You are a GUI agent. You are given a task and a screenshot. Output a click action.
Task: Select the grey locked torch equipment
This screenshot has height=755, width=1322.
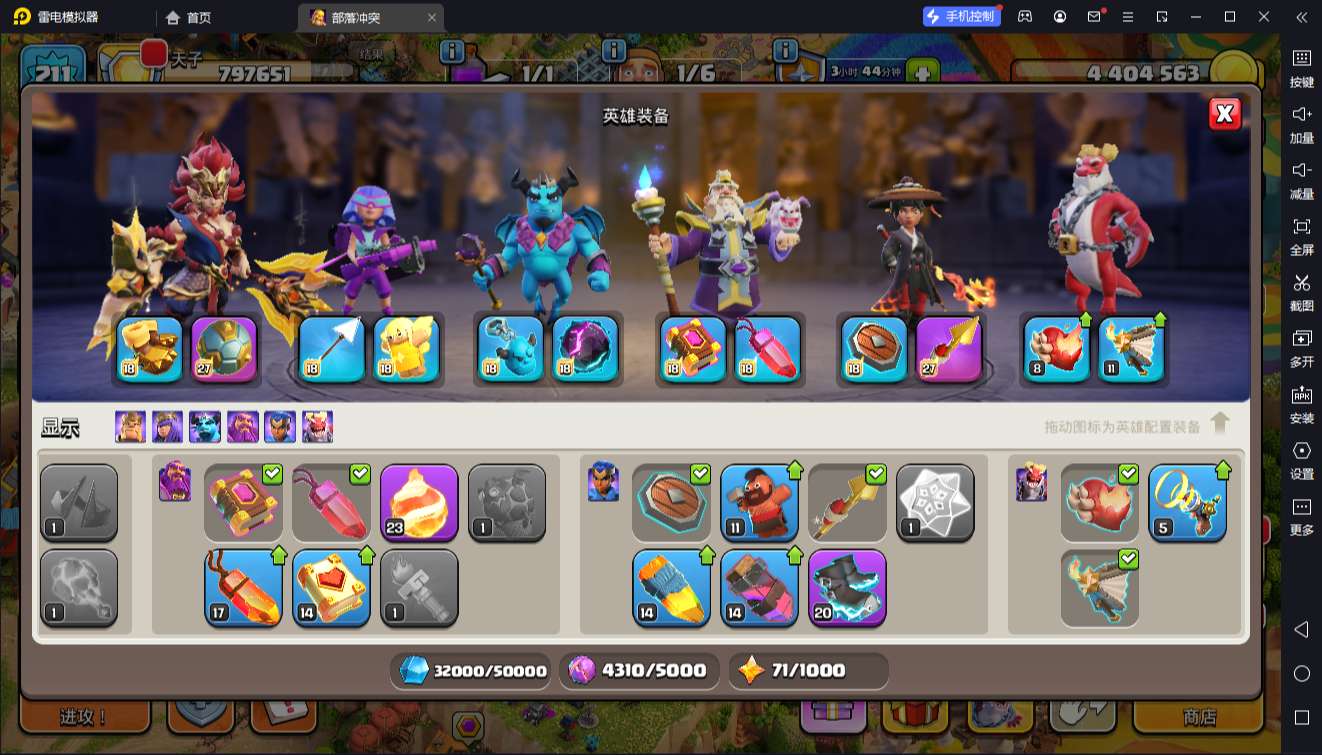click(x=419, y=587)
